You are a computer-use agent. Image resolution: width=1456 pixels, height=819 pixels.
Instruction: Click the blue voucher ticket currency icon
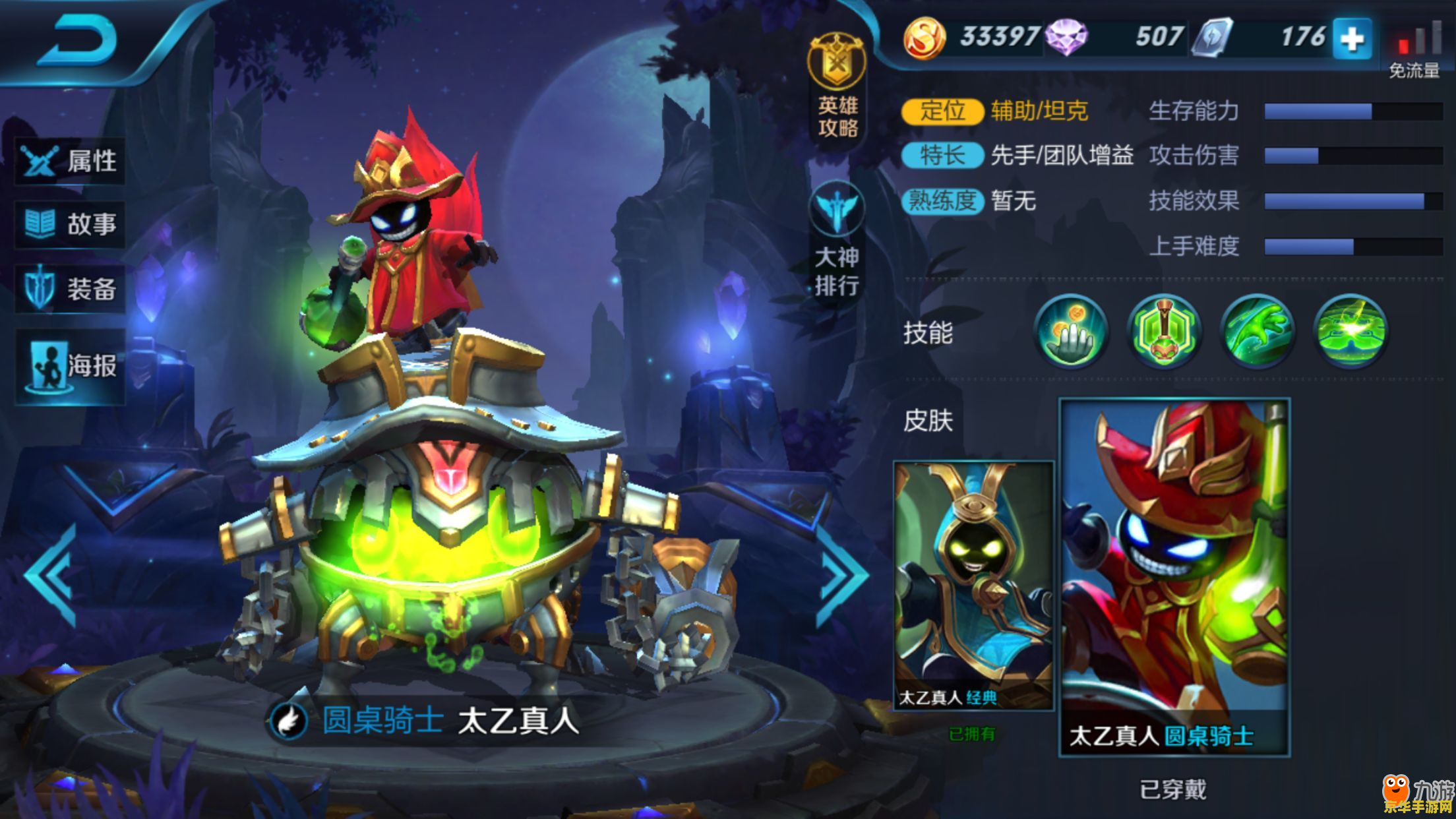pos(1211,38)
